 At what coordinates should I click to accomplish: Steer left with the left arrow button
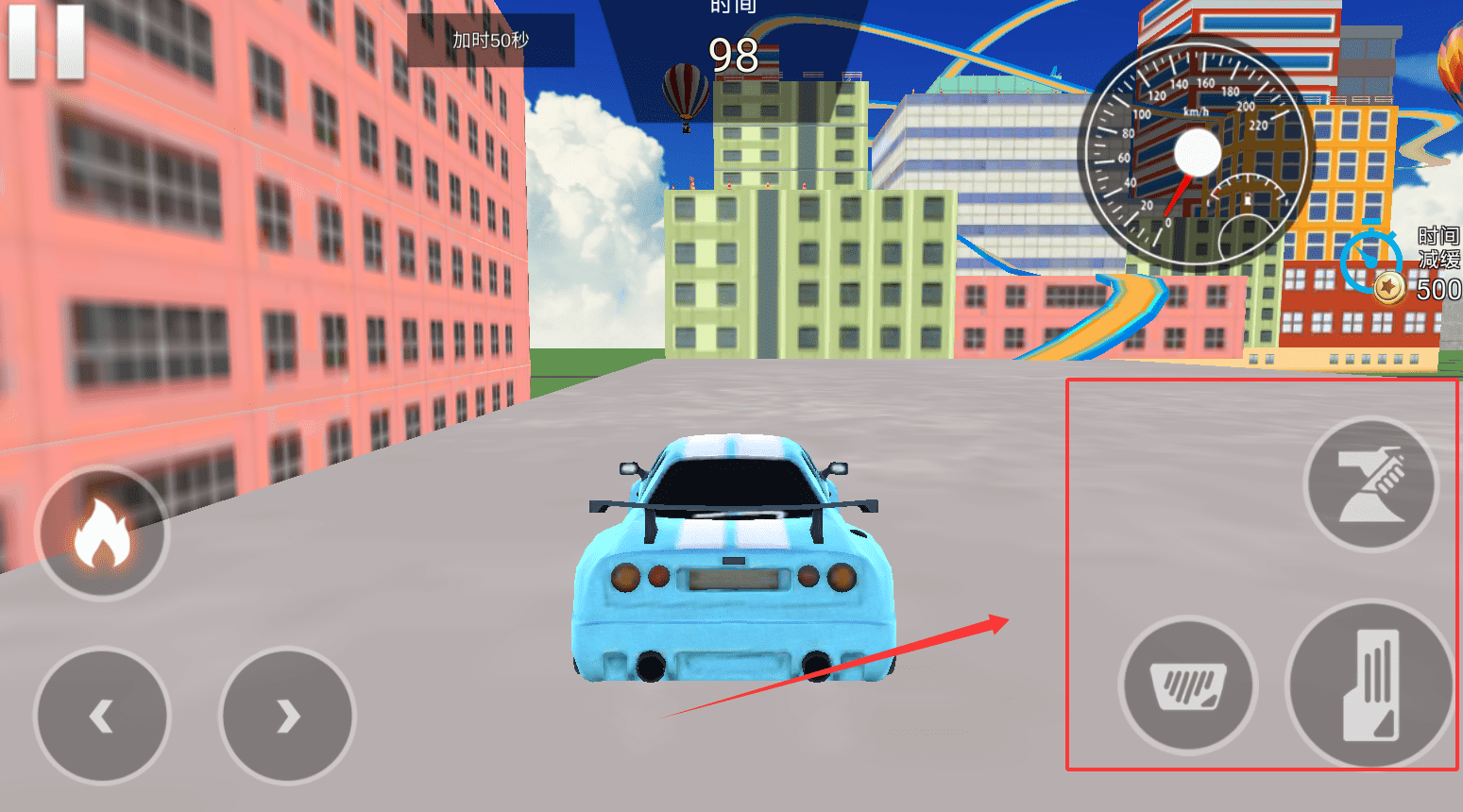(x=102, y=716)
